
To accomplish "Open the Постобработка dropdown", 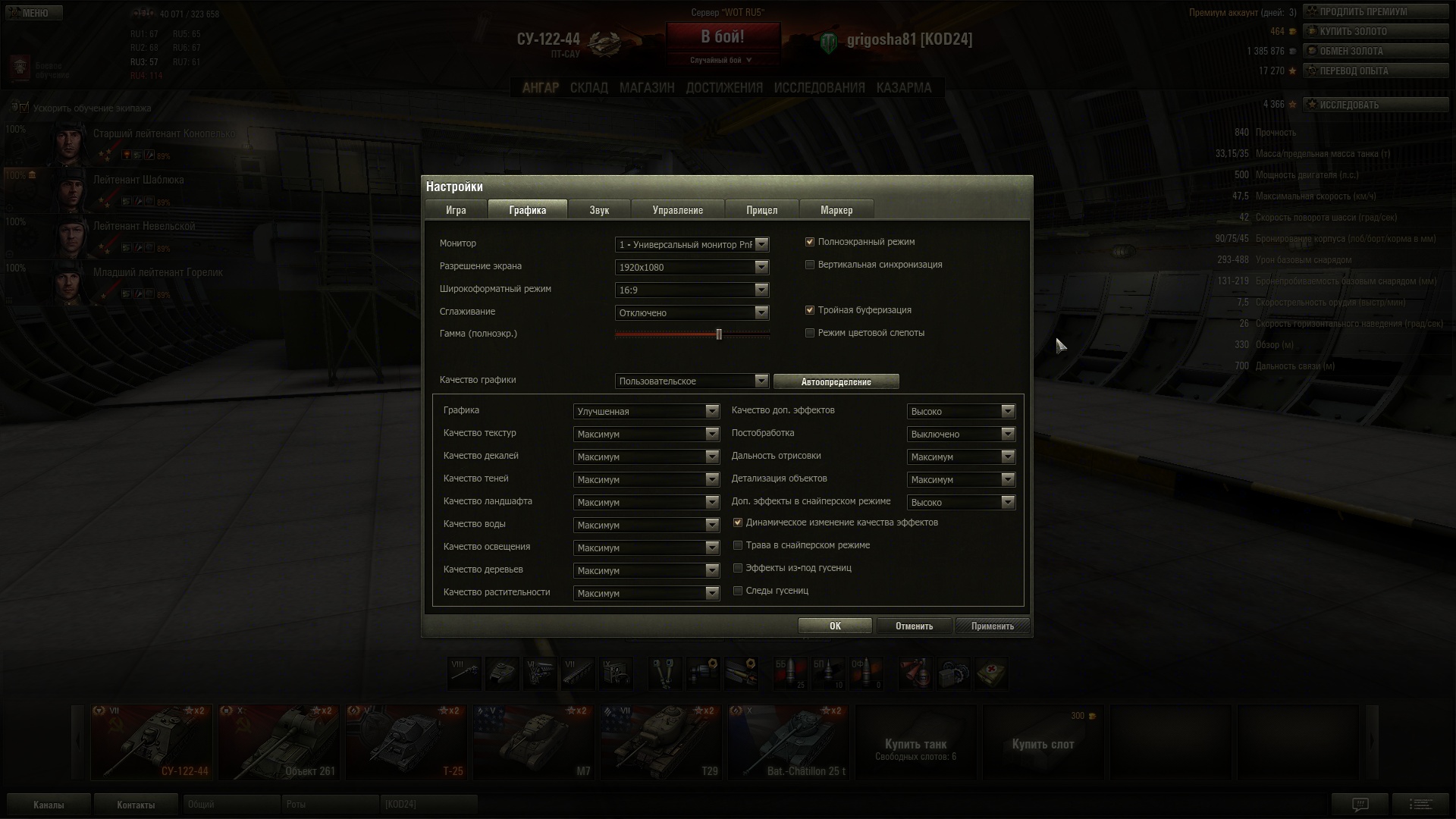I will tap(961, 434).
